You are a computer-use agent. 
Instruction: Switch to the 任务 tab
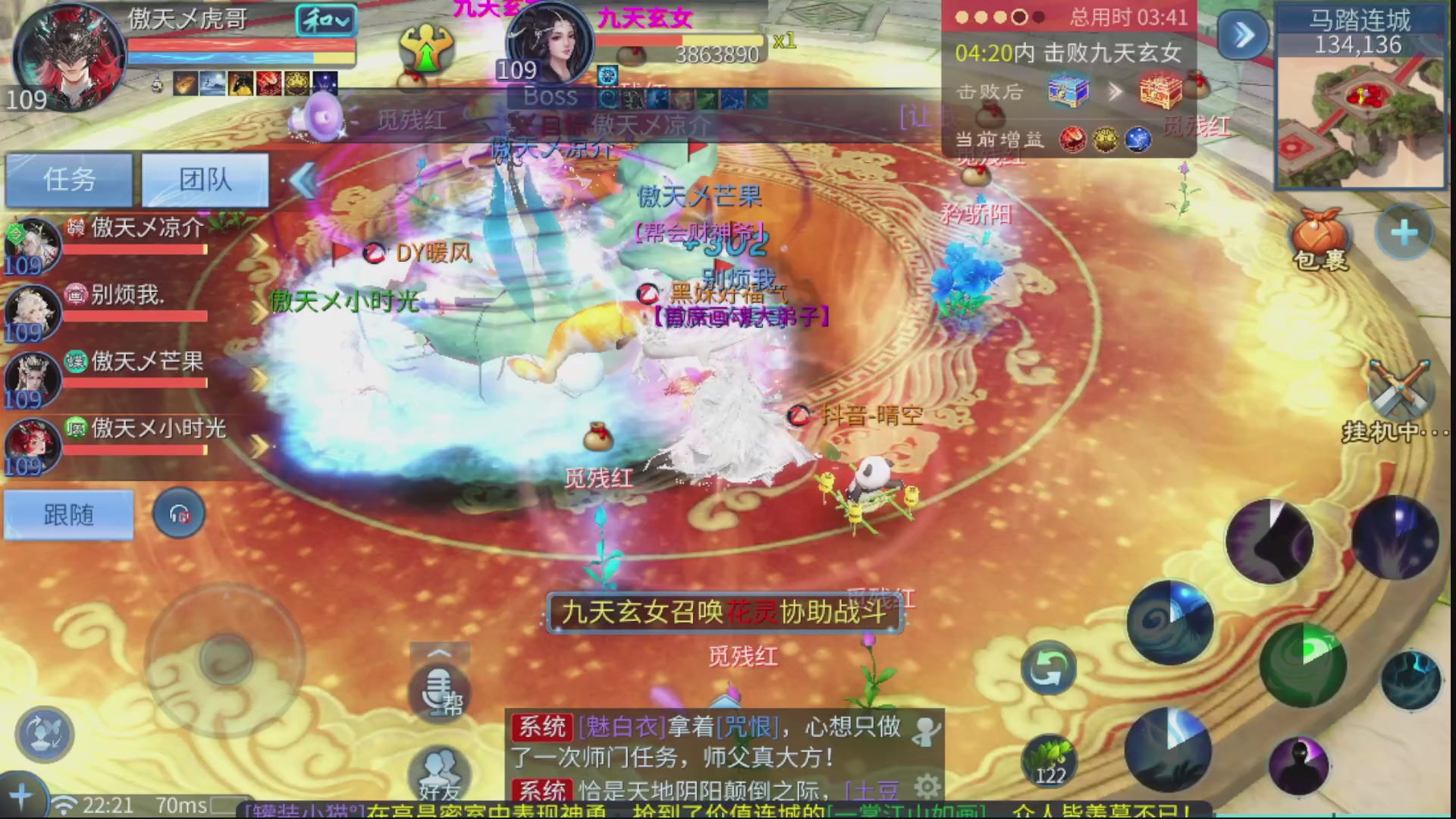click(69, 179)
